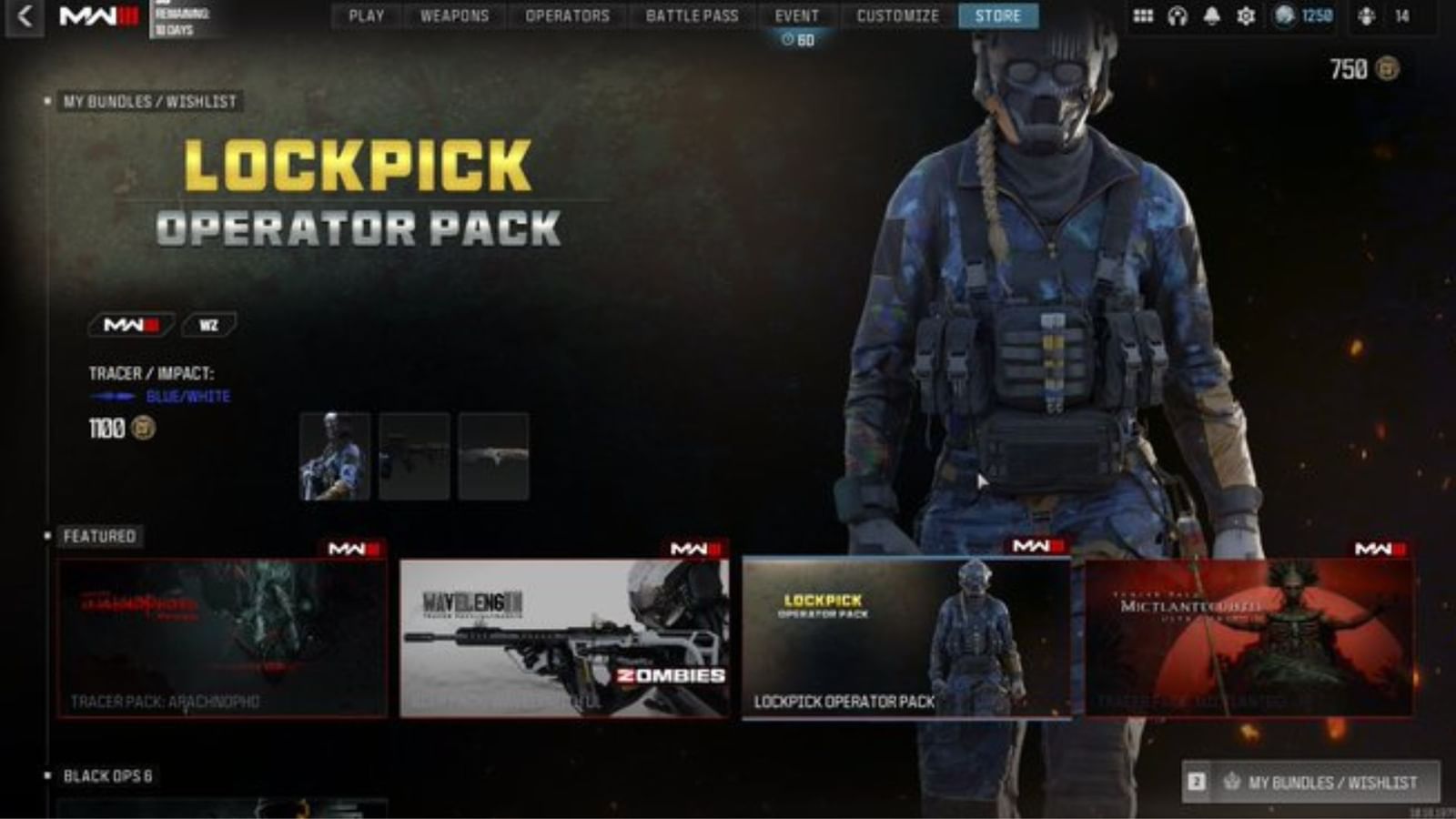Switch to the Store tab
This screenshot has width=1456, height=819.
pyautogui.click(x=999, y=15)
